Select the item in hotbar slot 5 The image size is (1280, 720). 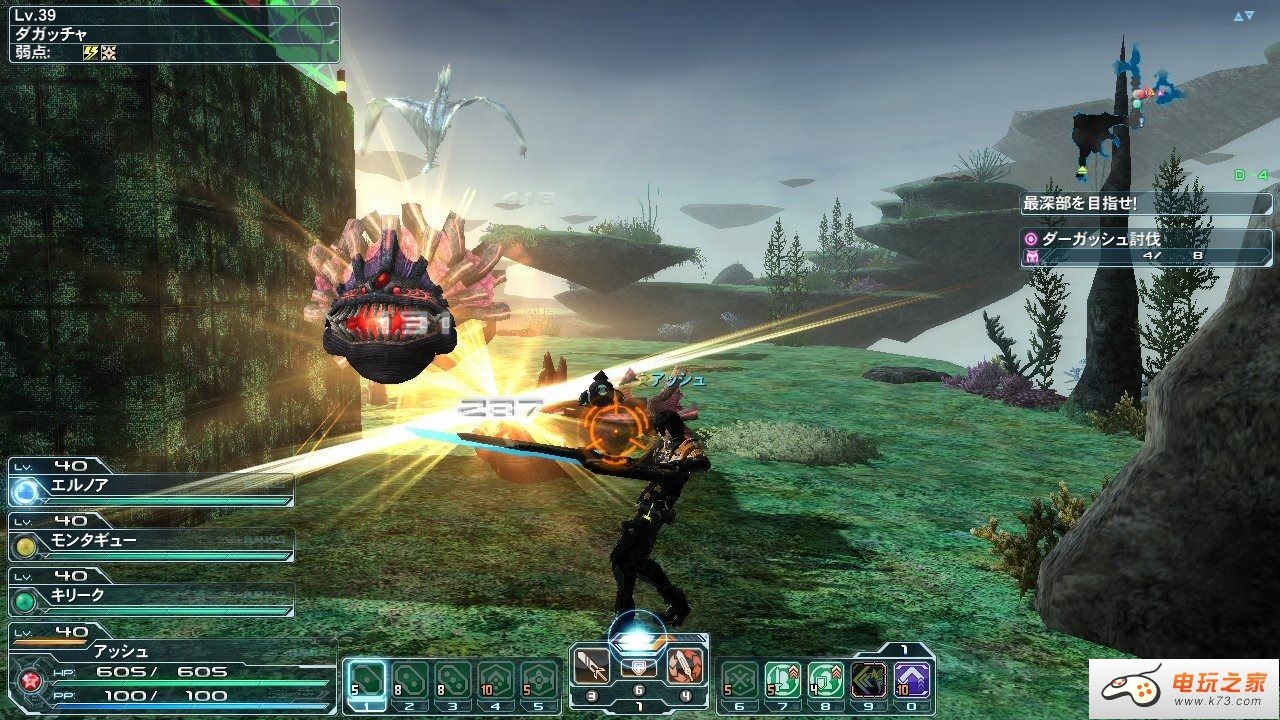click(x=539, y=680)
